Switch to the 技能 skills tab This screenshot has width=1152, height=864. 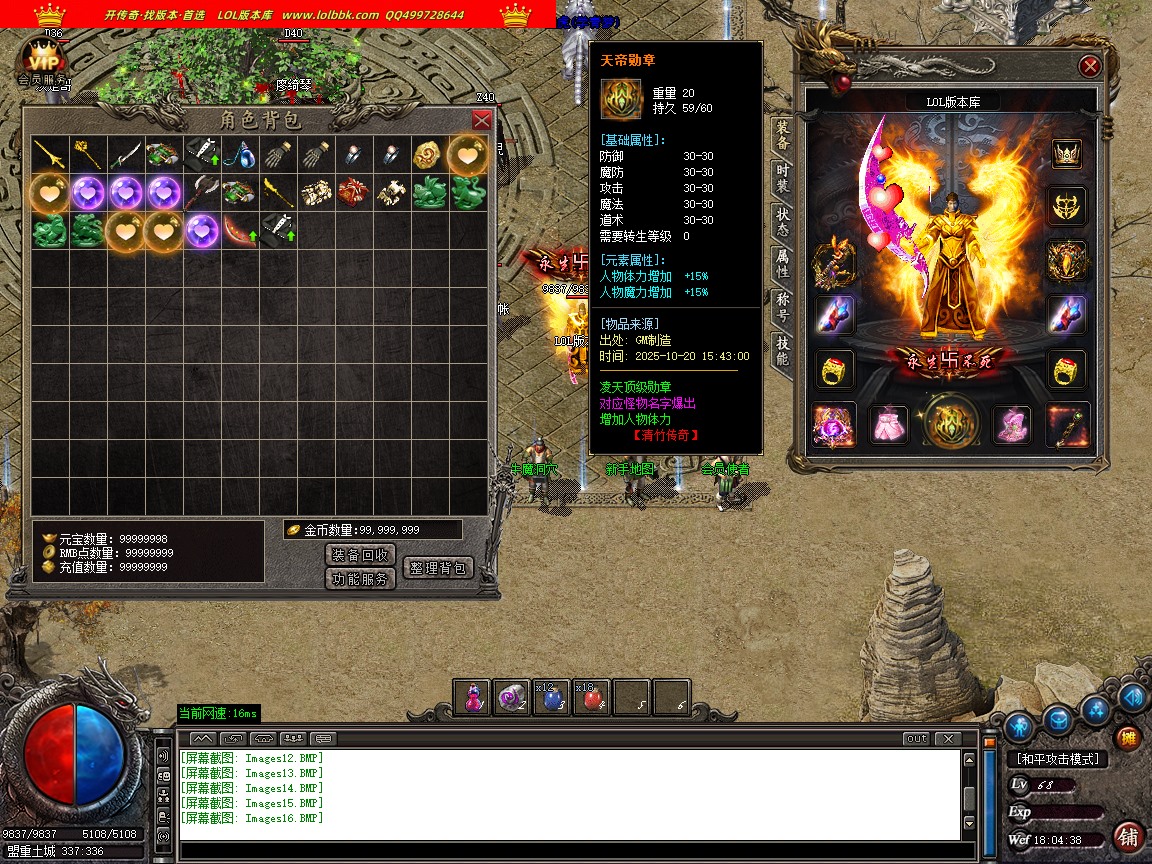coord(782,350)
